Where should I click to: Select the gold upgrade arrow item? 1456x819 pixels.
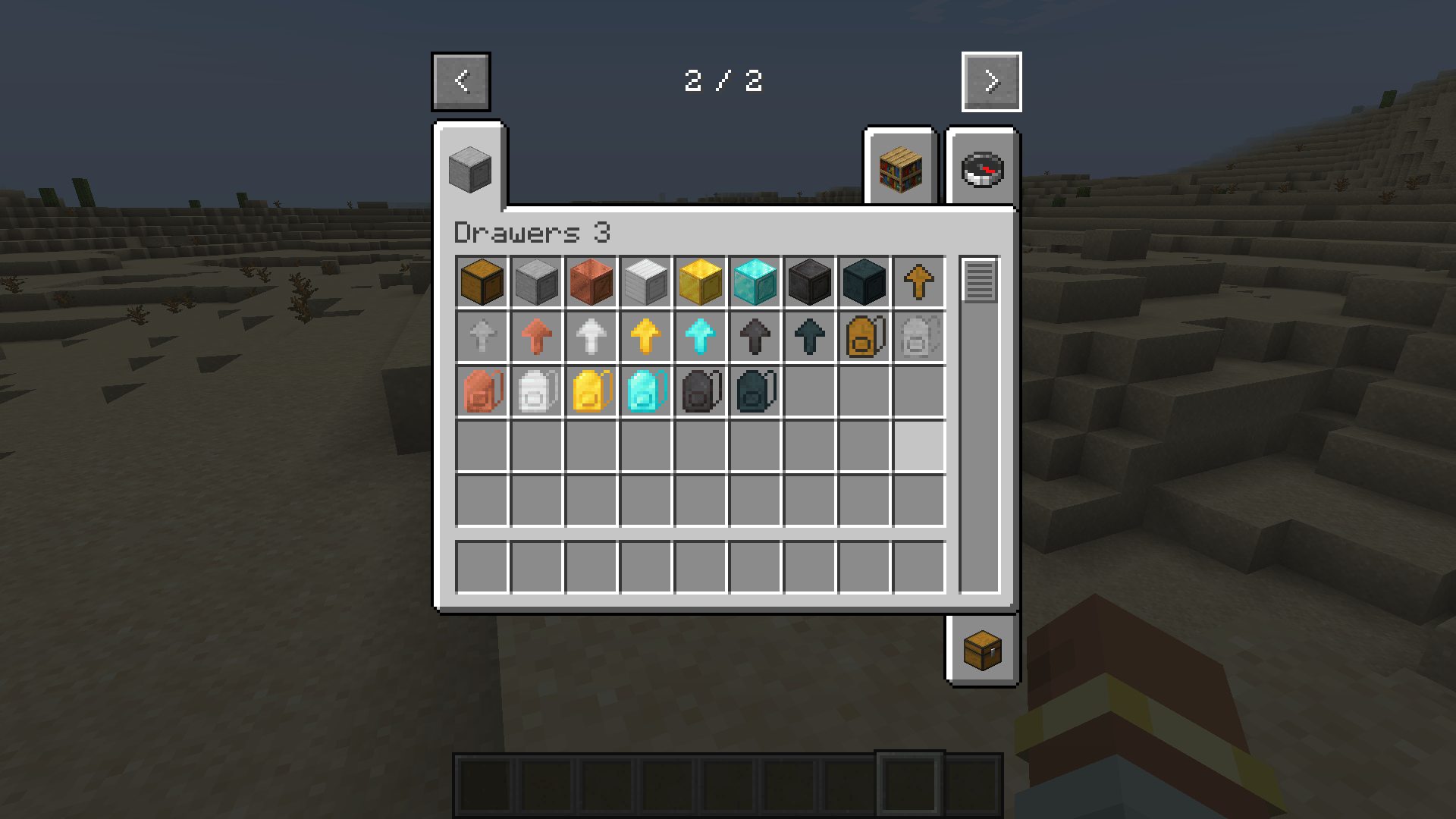[645, 337]
